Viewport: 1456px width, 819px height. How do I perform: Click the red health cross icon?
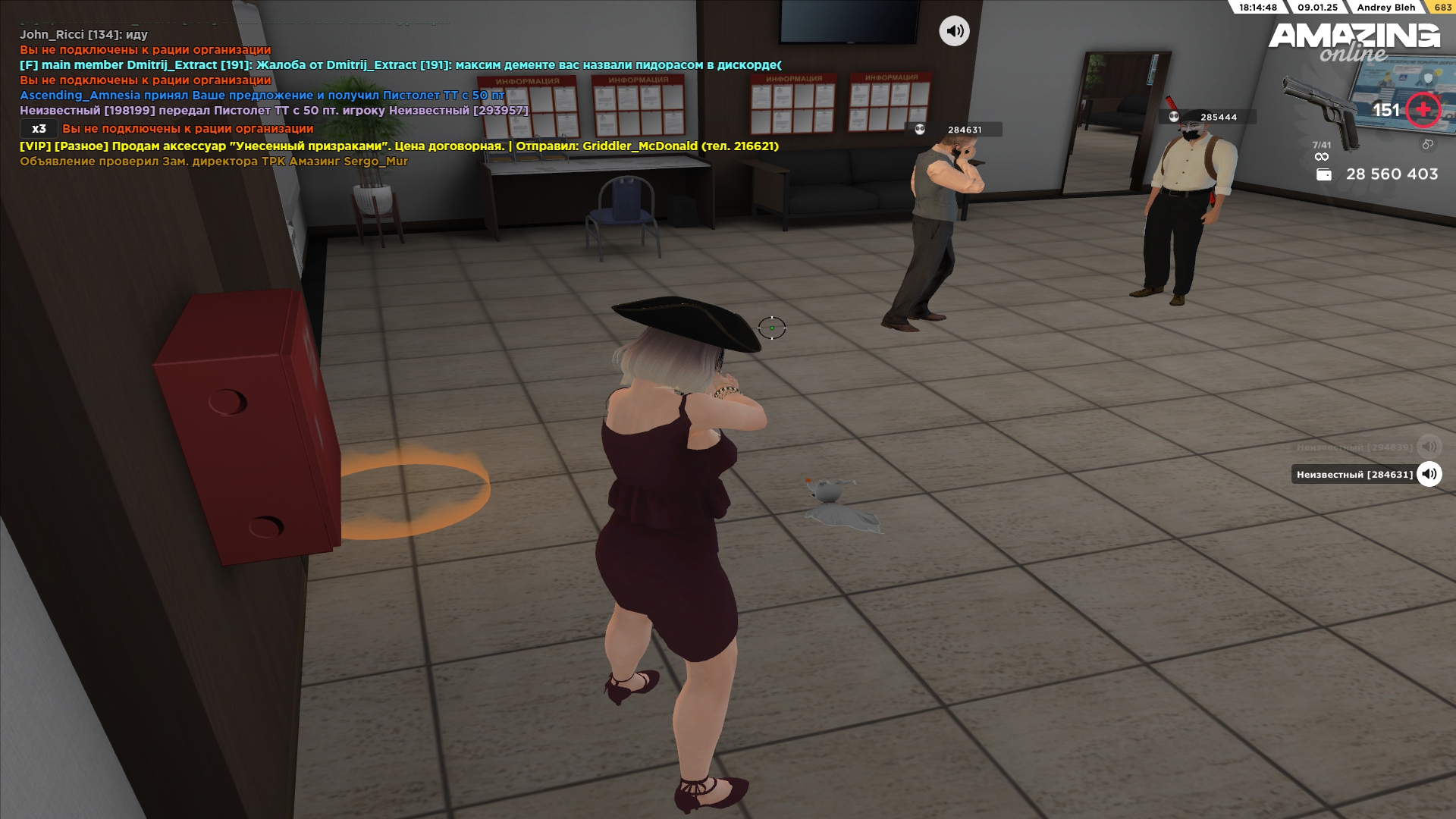point(1423,110)
